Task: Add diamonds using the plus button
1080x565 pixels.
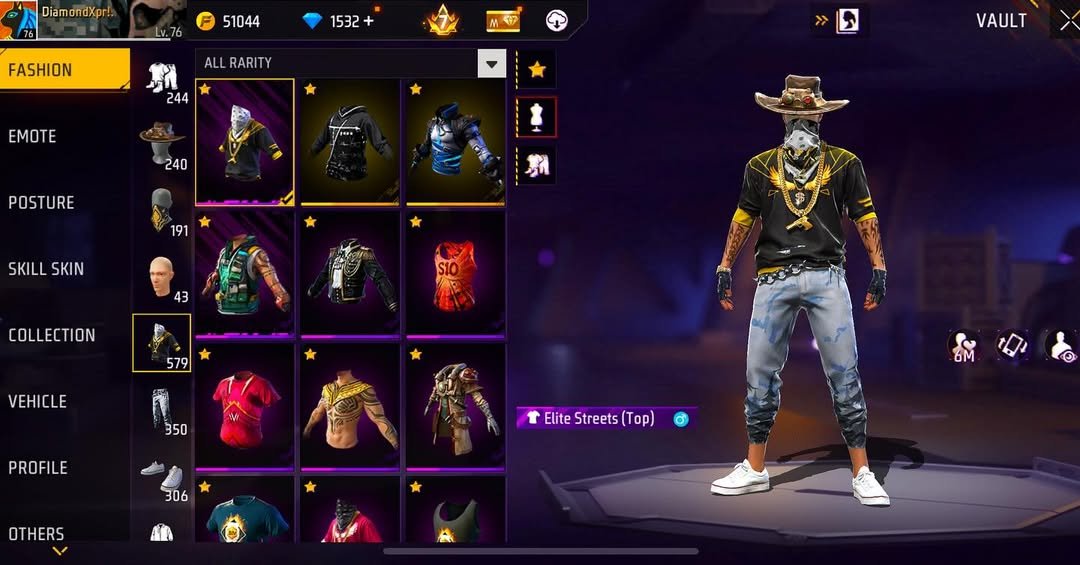Action: (x=368, y=21)
